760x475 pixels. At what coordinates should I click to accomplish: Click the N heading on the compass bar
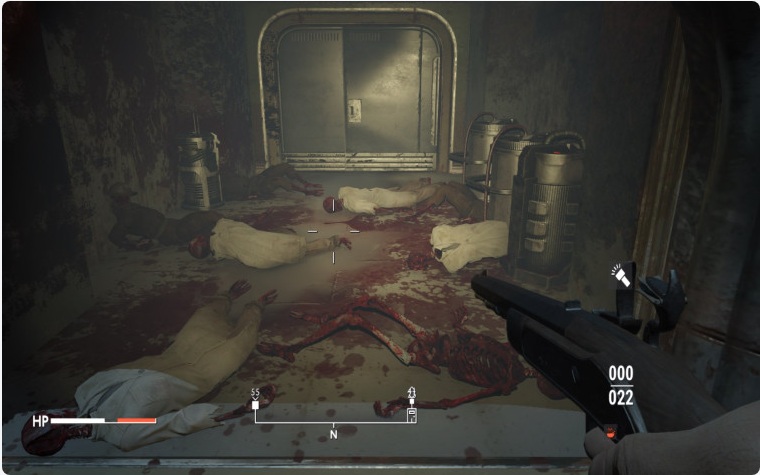pyautogui.click(x=333, y=433)
